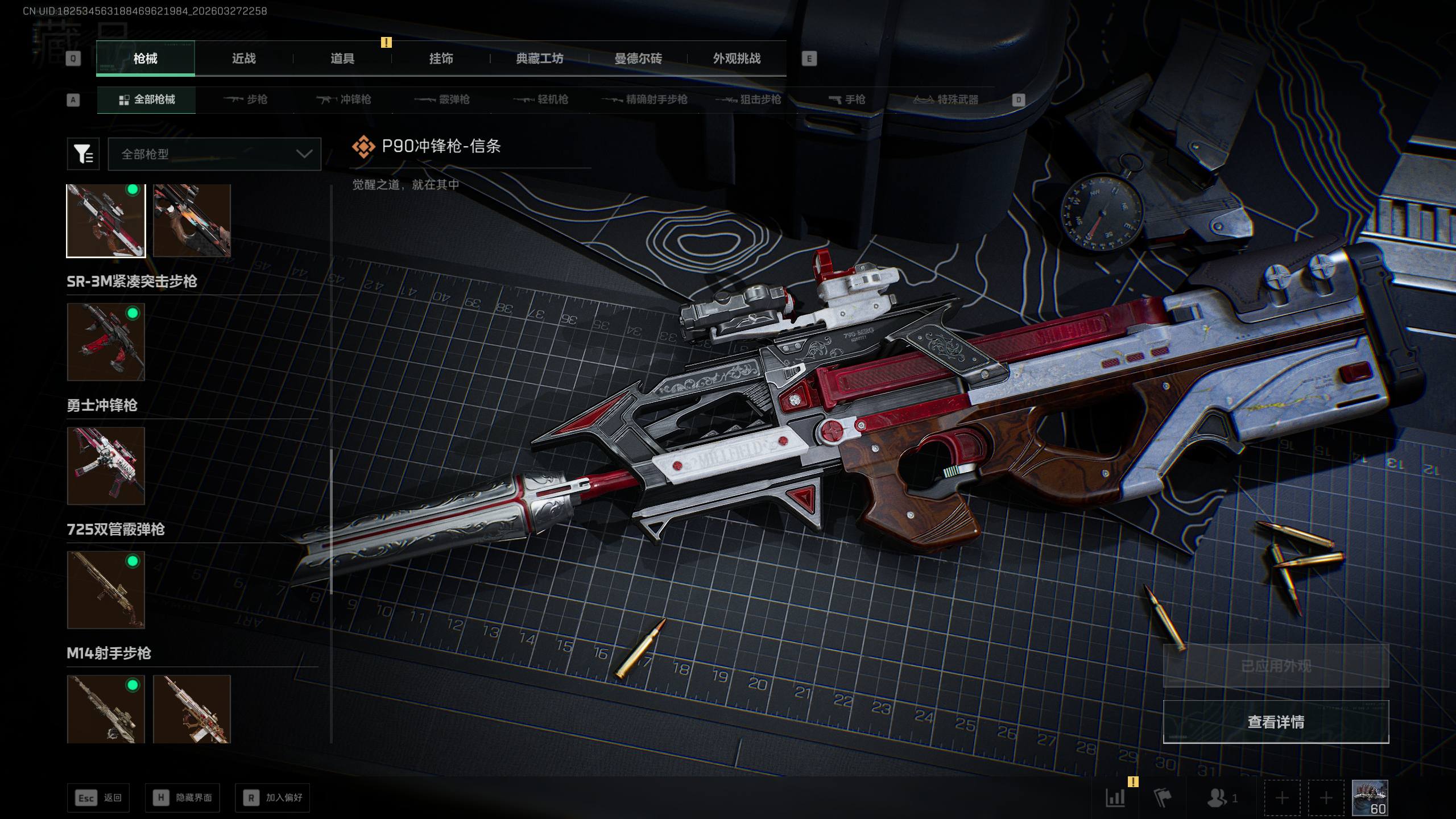Open the 全部枪型 dropdown
This screenshot has width=1456, height=819.
(x=214, y=154)
